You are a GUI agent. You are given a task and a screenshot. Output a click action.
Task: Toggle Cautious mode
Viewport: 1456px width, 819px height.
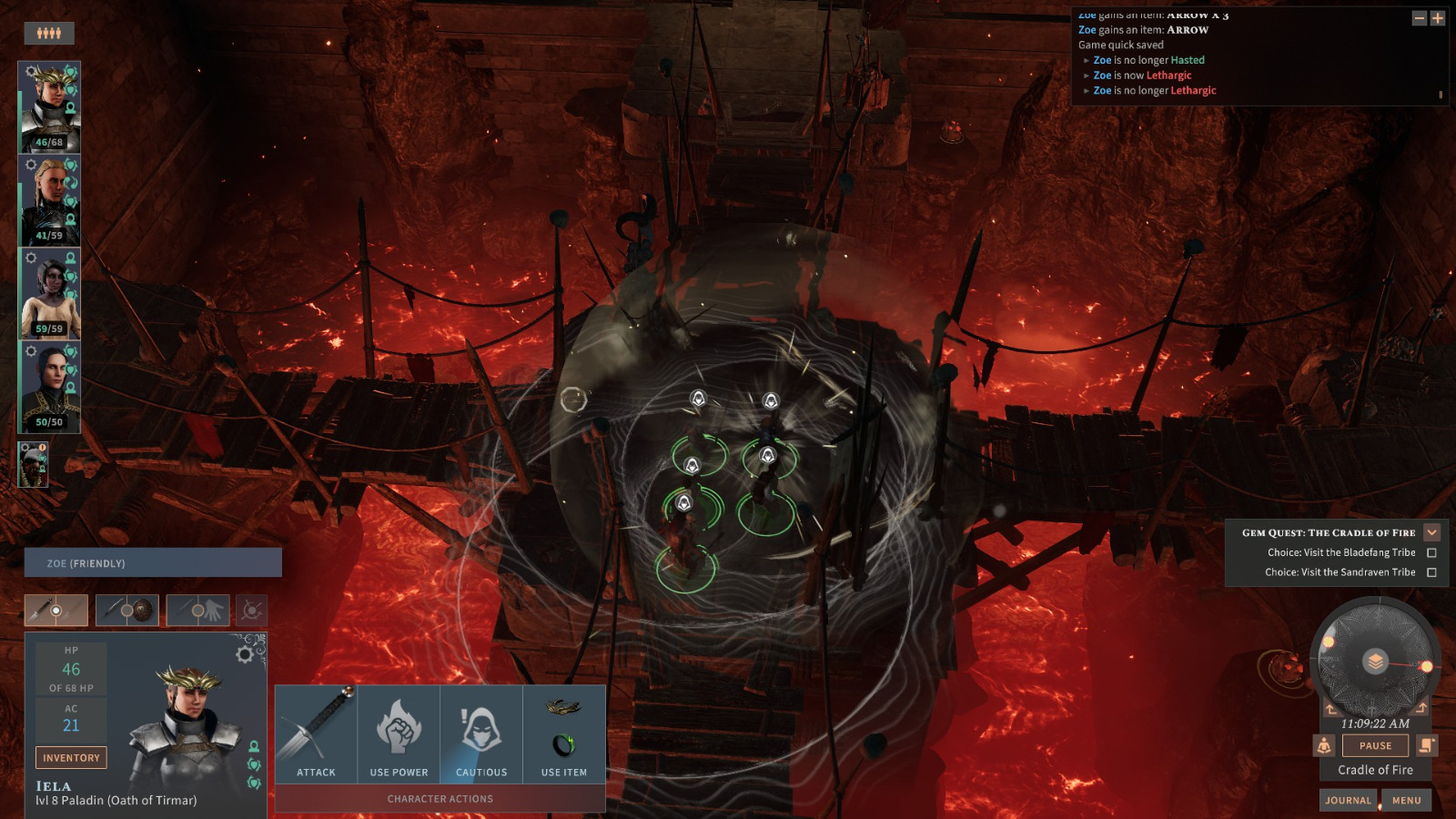(481, 734)
